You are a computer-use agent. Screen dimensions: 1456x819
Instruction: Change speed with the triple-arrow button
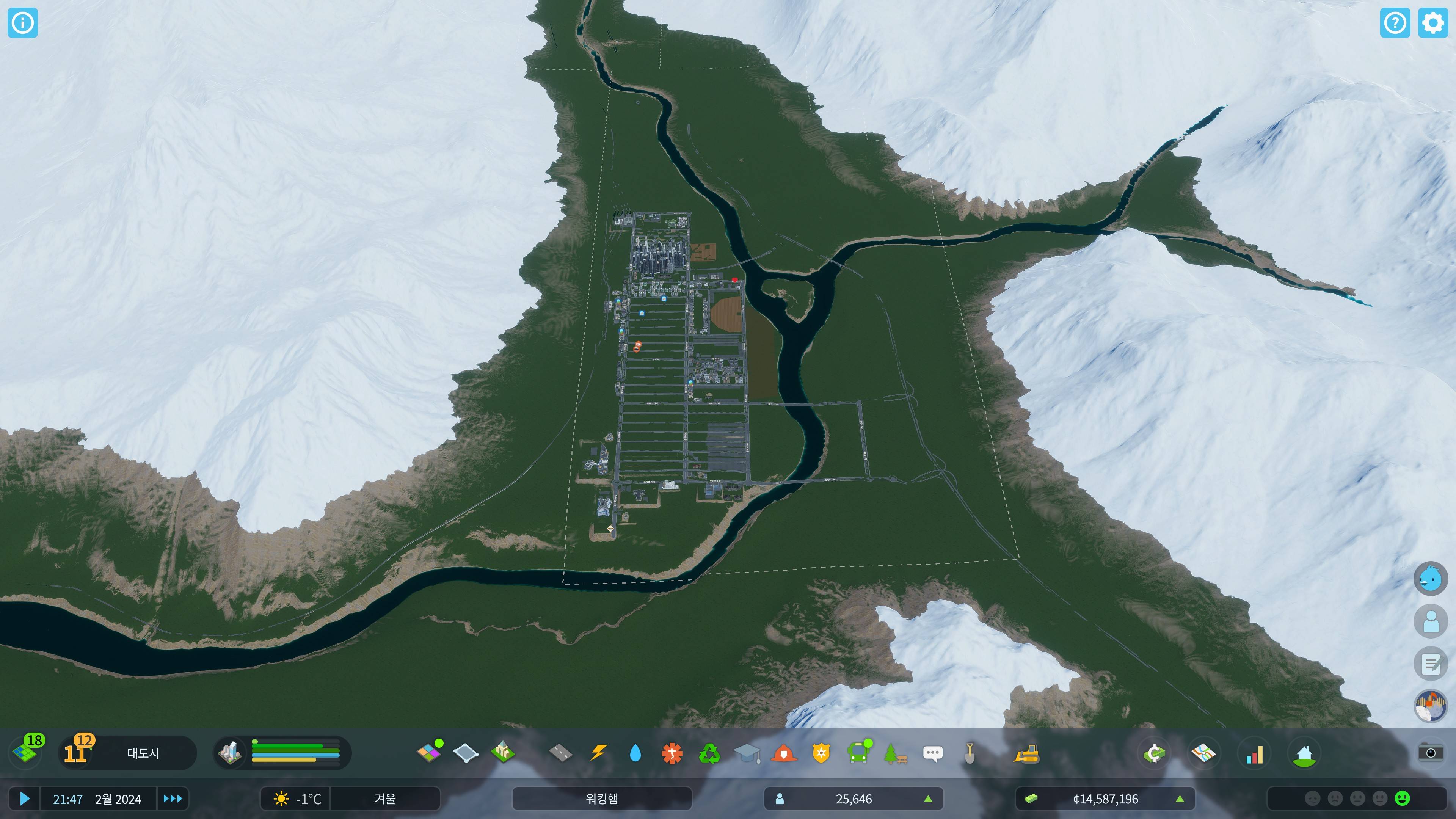173,799
